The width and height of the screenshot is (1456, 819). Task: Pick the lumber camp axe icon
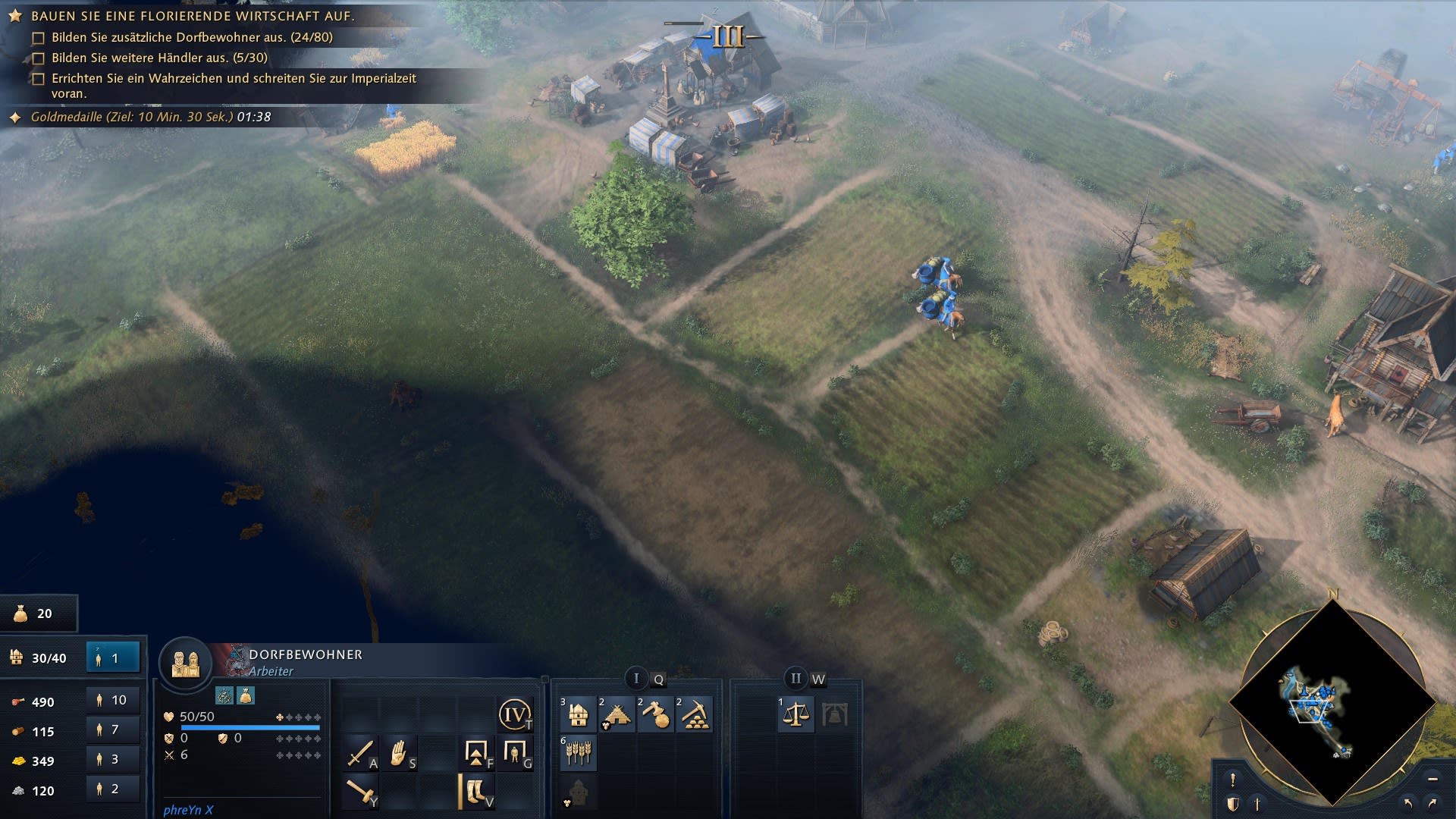click(656, 714)
